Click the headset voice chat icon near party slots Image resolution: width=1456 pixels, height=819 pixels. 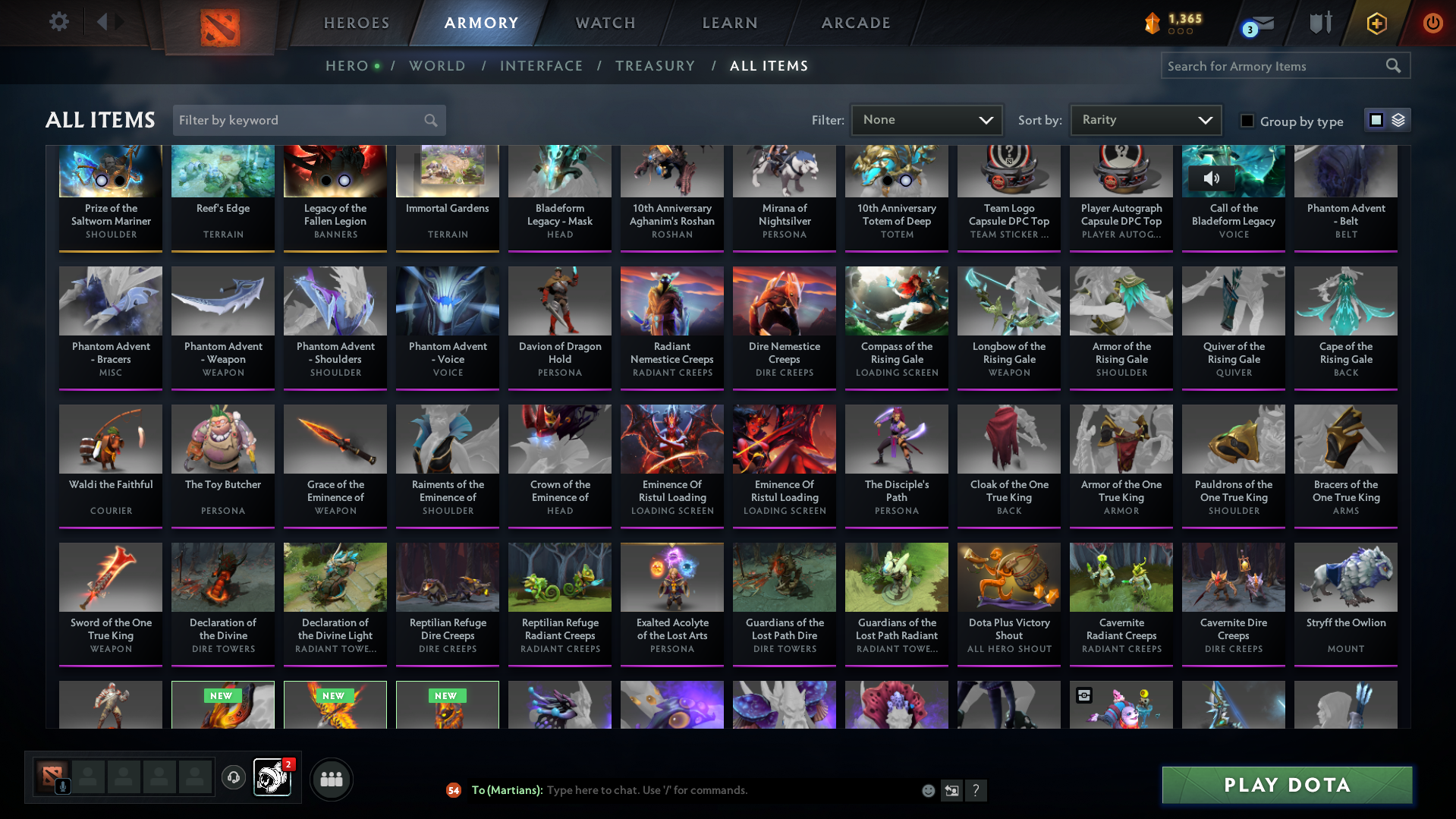point(234,779)
